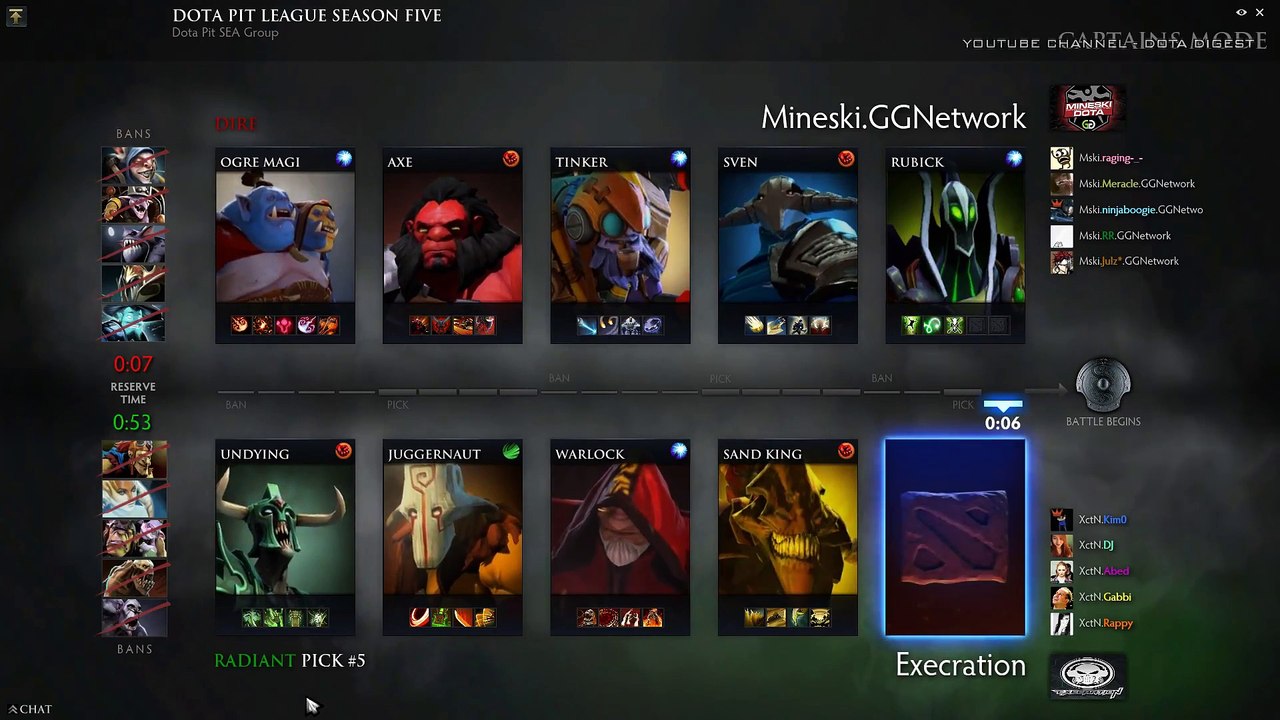
Task: Select the Sand King portrait
Action: click(787, 530)
